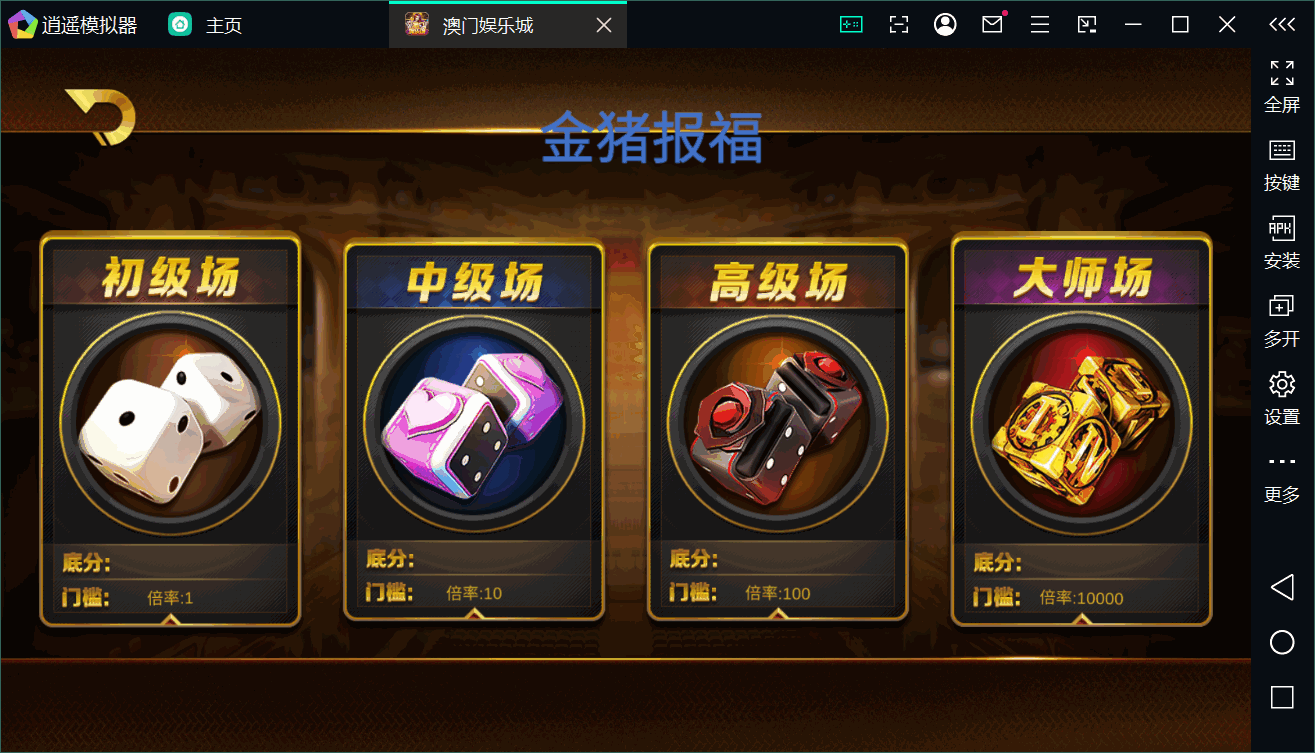This screenshot has width=1315, height=753.
Task: Open the hamburger menu in titlebar
Action: click(1039, 24)
